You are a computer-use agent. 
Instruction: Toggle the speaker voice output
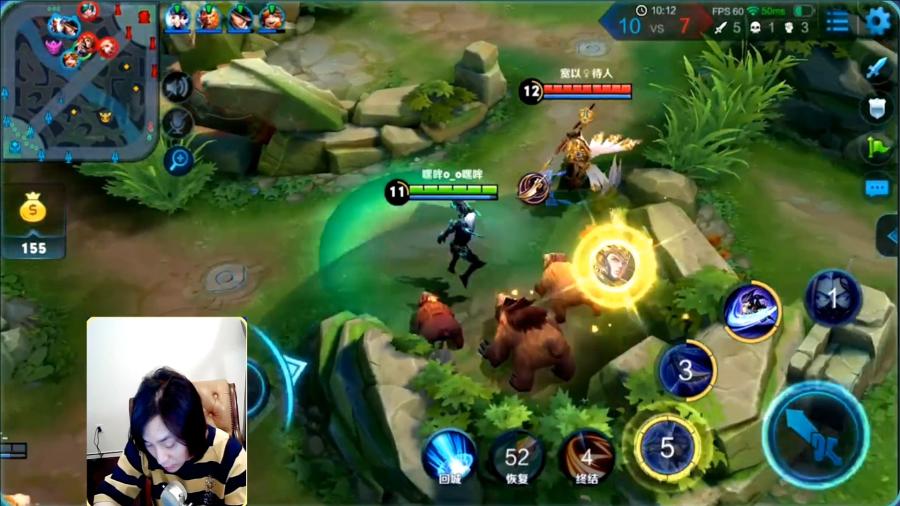click(177, 87)
